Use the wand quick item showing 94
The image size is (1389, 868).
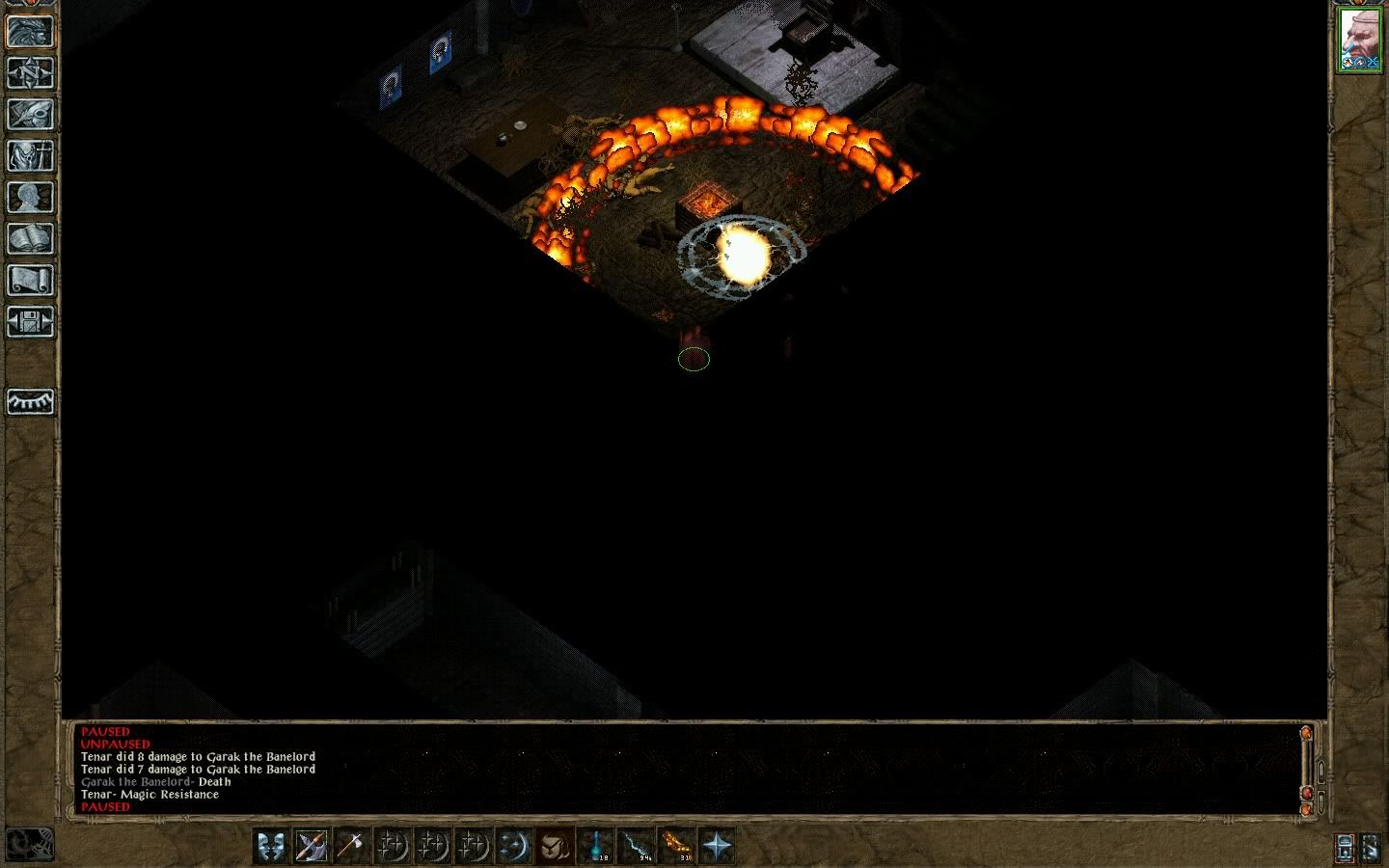pos(637,846)
